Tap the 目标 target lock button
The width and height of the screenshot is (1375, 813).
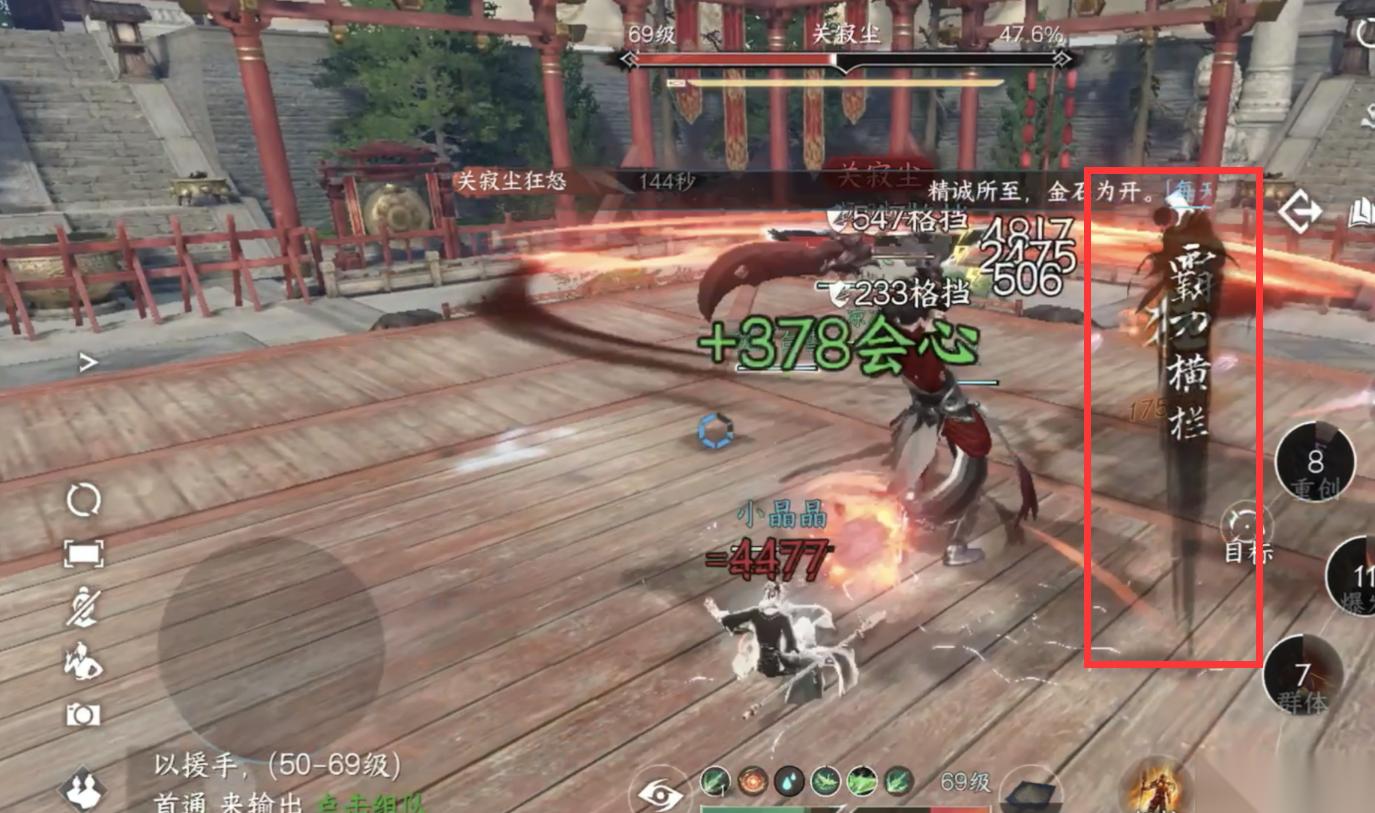(1247, 531)
